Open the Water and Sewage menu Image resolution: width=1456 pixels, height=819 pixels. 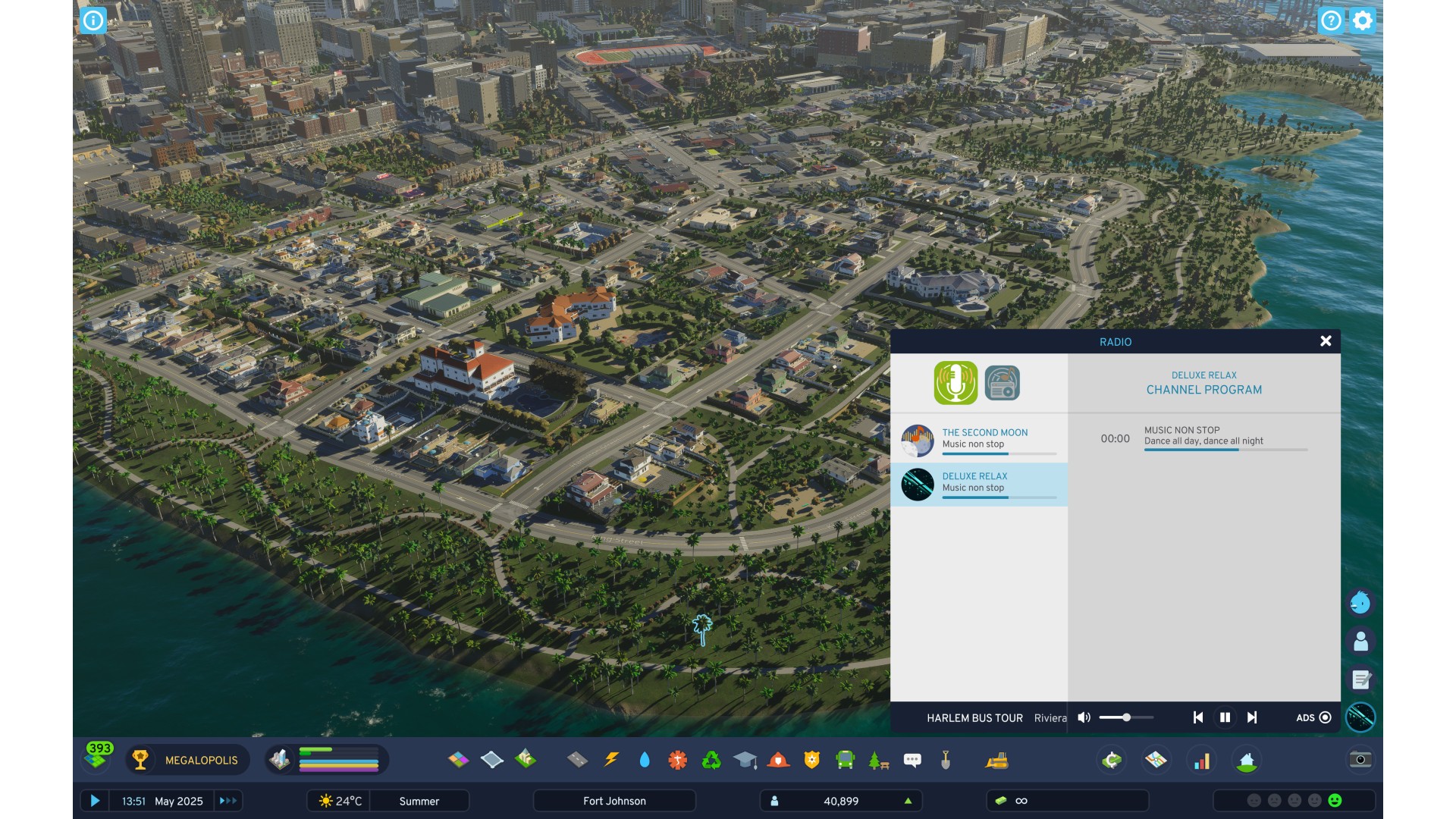tap(645, 760)
